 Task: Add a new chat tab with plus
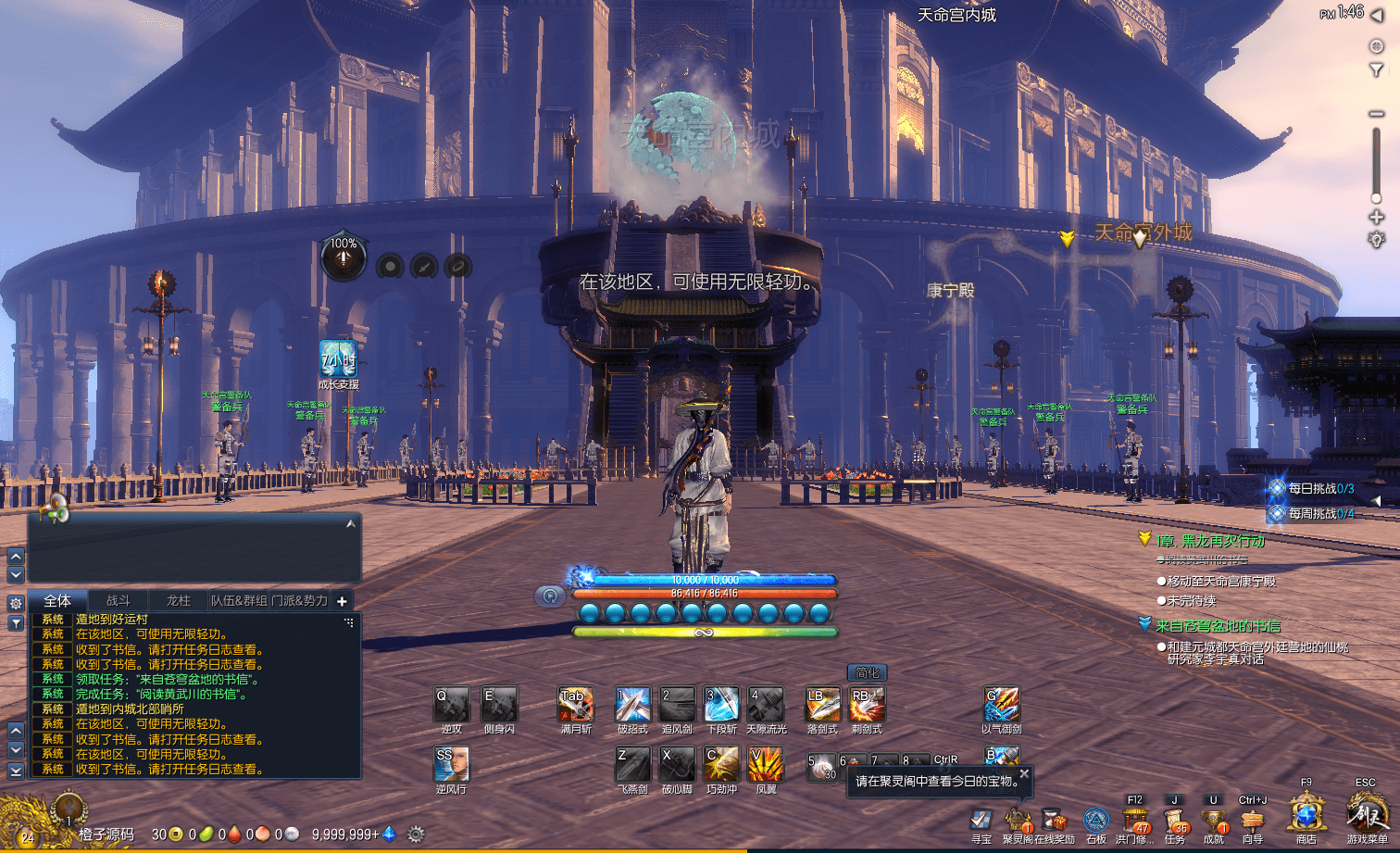pyautogui.click(x=342, y=601)
